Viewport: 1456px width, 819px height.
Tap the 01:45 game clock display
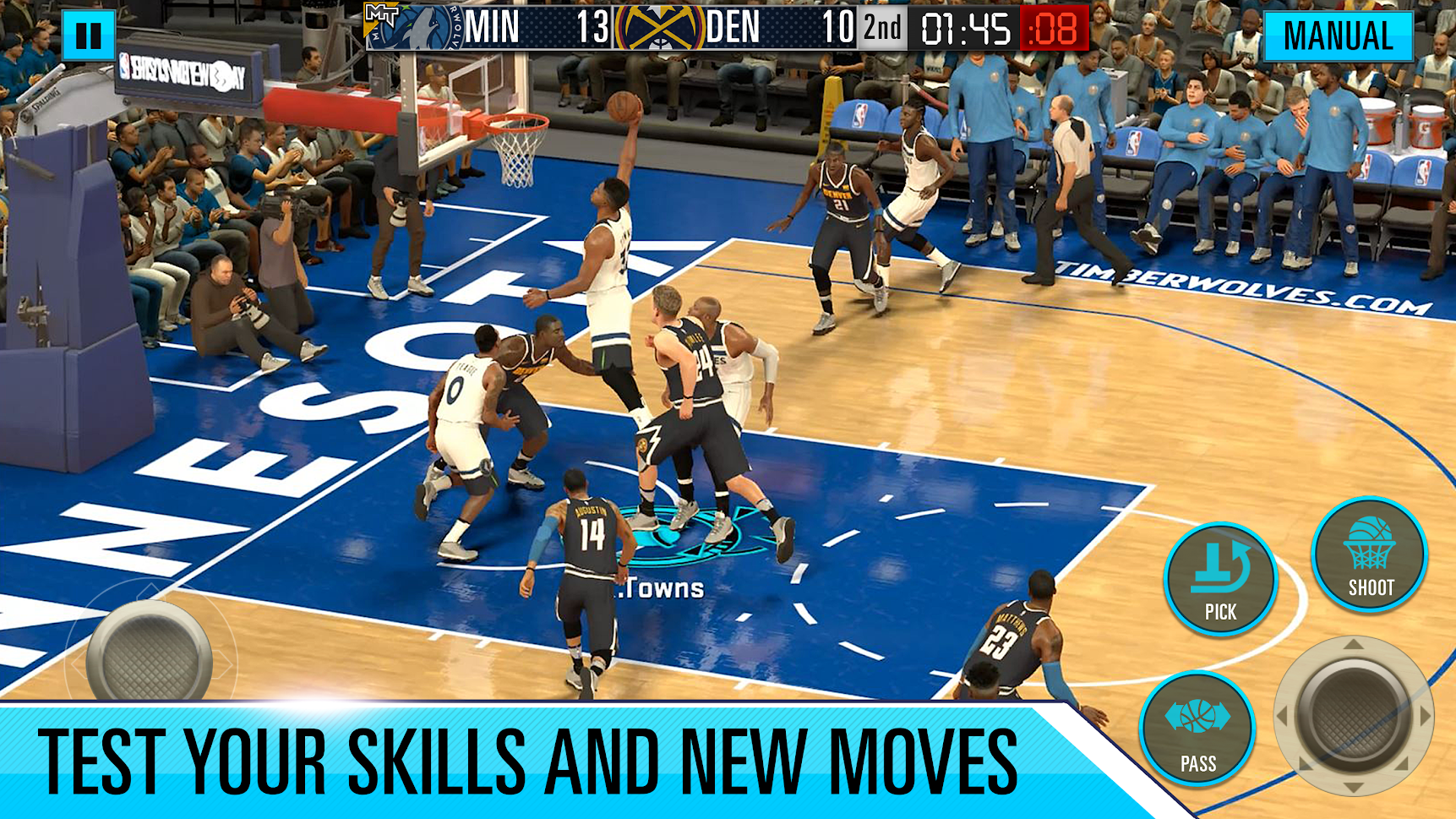coord(966,30)
